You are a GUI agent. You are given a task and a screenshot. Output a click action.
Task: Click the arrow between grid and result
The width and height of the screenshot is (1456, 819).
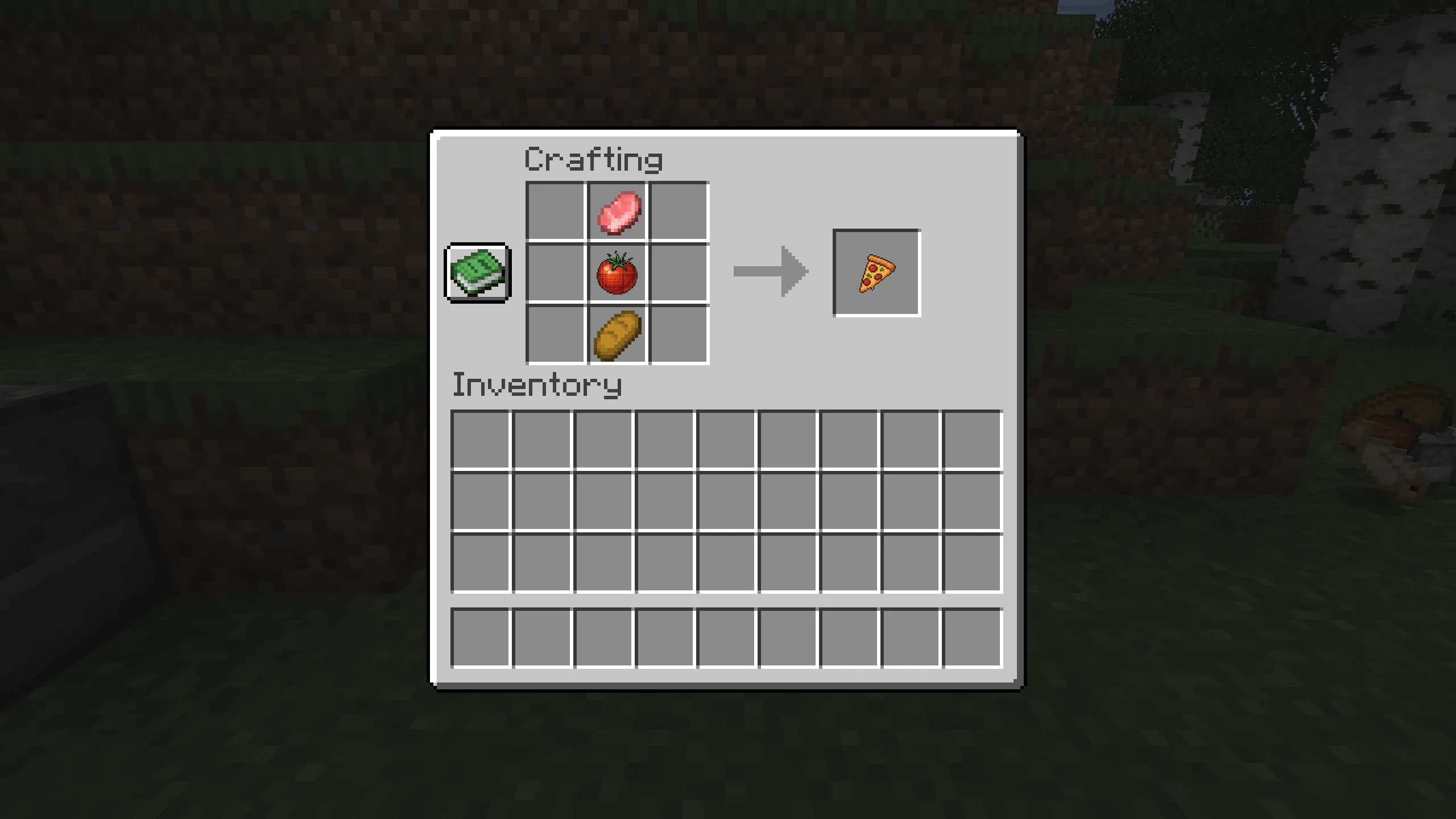(x=771, y=272)
